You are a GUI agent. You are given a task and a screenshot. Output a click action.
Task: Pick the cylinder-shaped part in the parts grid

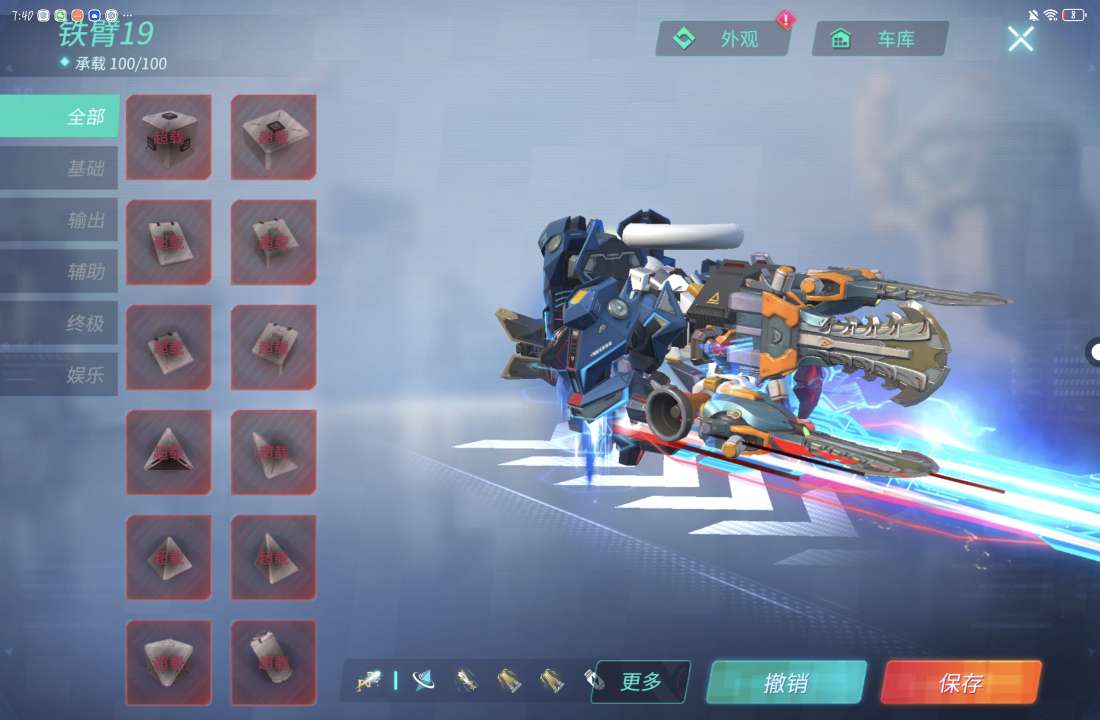tap(273, 662)
